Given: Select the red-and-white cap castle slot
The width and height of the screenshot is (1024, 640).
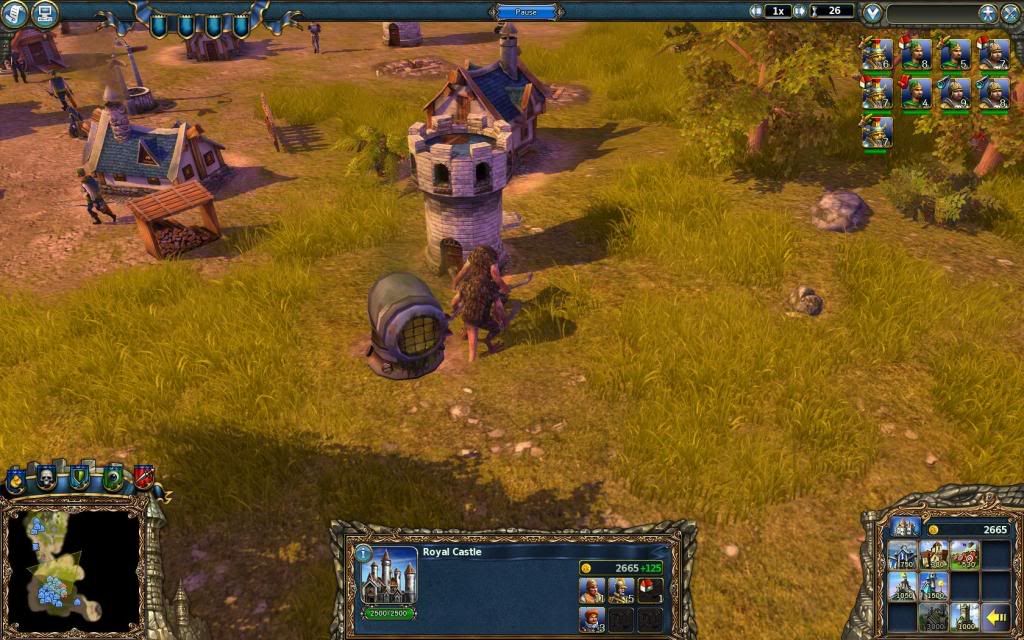Looking at the screenshot, I should [650, 590].
